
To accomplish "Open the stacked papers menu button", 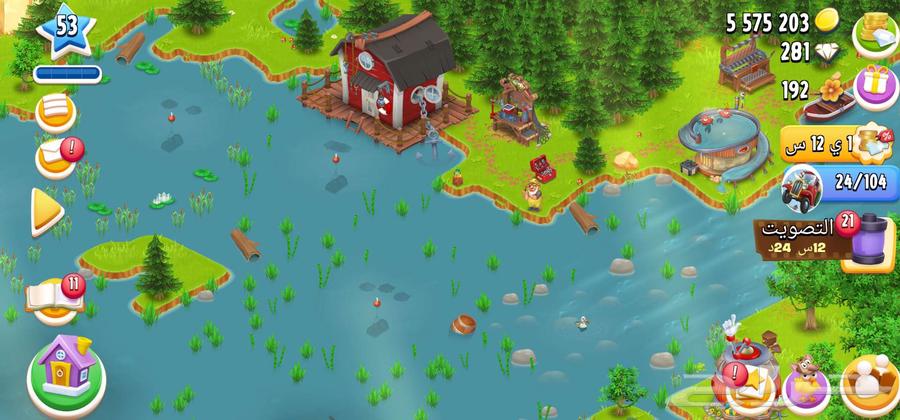I will tap(55, 112).
